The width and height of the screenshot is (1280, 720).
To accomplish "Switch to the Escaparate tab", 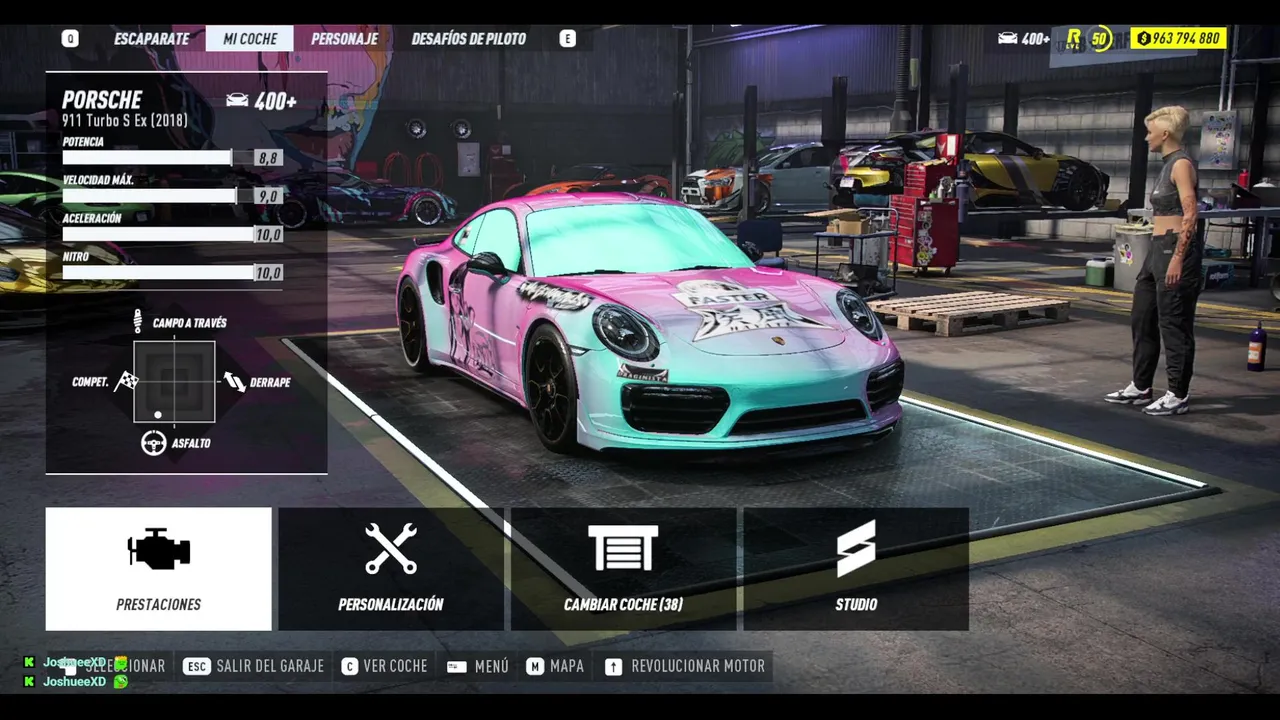I will click(x=151, y=39).
